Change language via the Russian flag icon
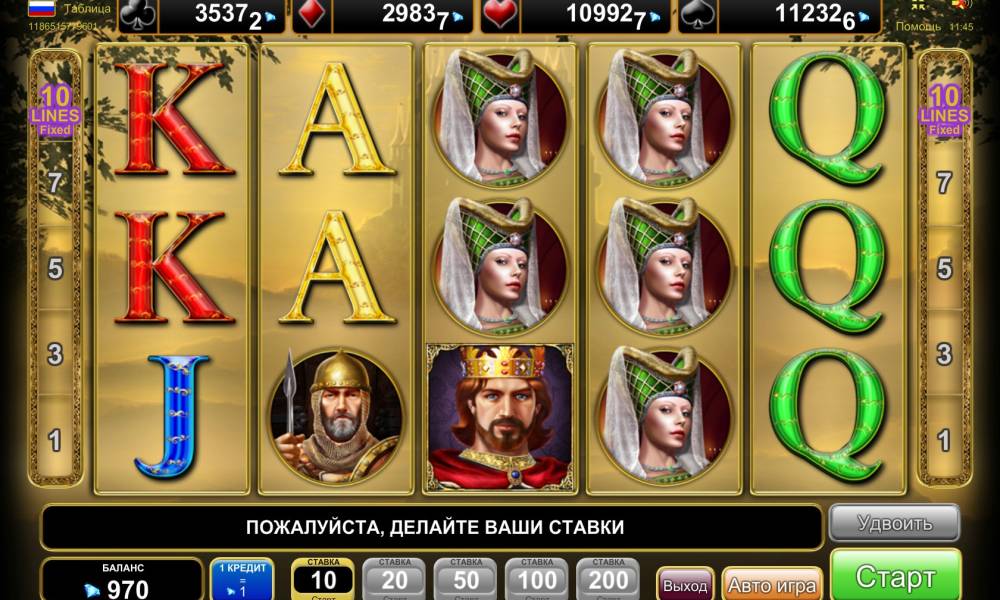This screenshot has height=600, width=1000. (41, 9)
